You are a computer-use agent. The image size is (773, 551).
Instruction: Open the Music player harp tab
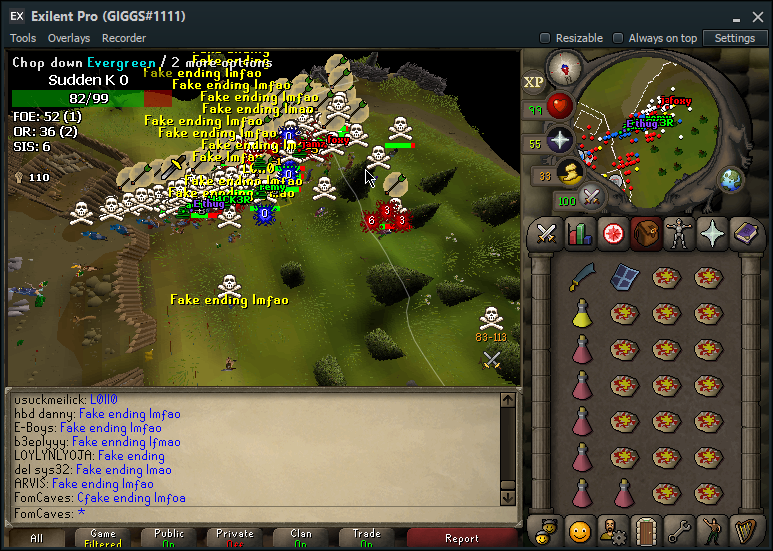[744, 528]
